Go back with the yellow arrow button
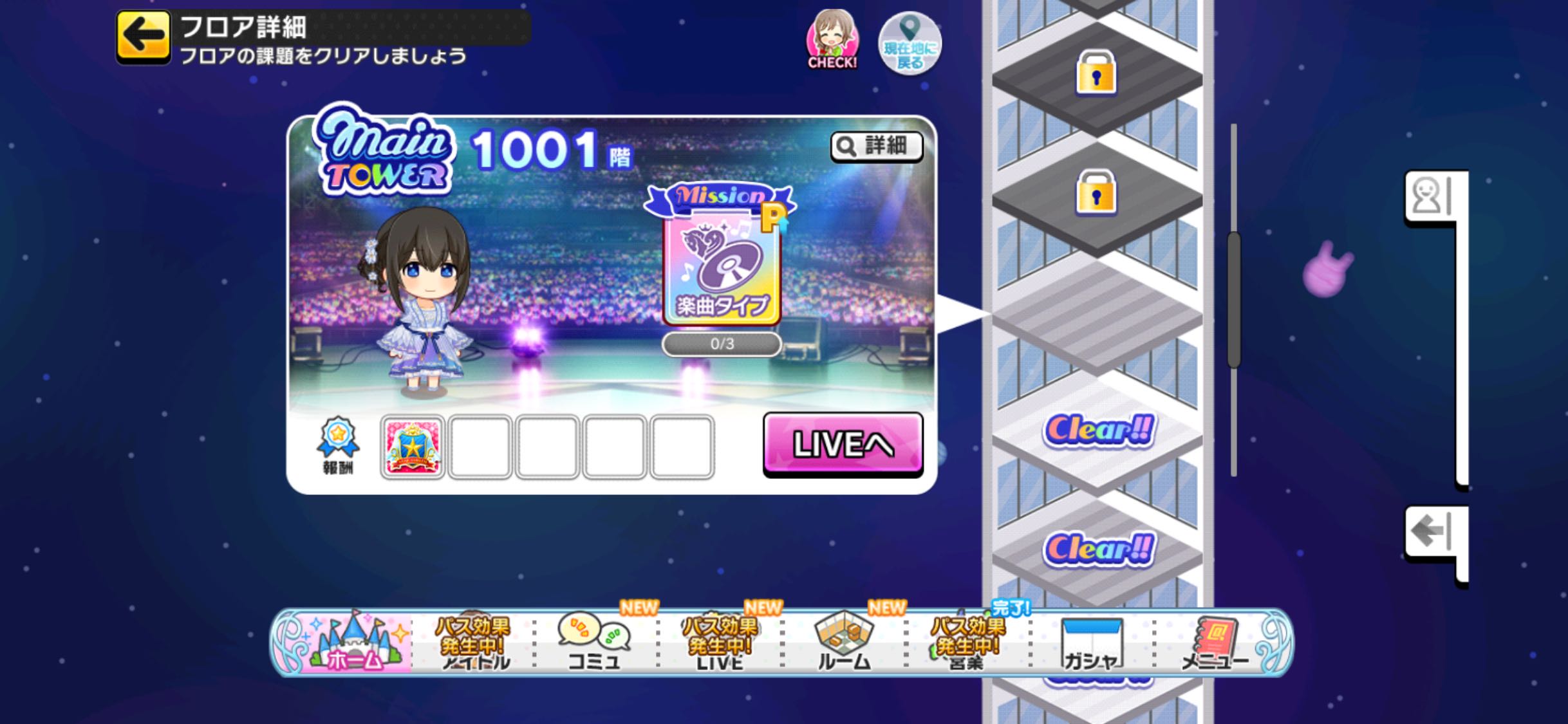 (143, 36)
